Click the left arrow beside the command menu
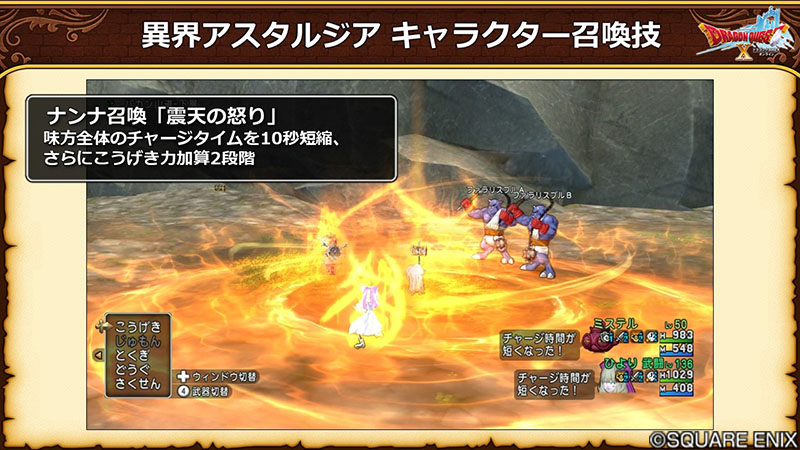 pyautogui.click(x=97, y=354)
